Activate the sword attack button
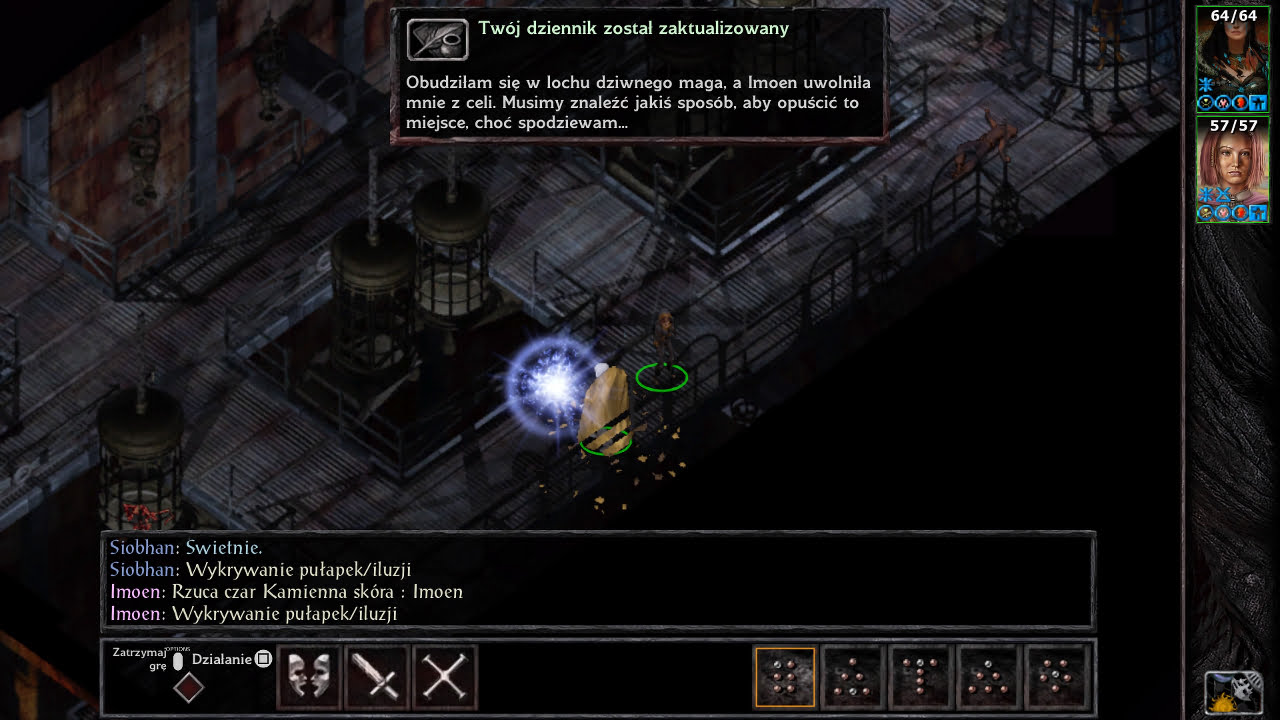Screen dimensions: 1280x720 coord(377,678)
